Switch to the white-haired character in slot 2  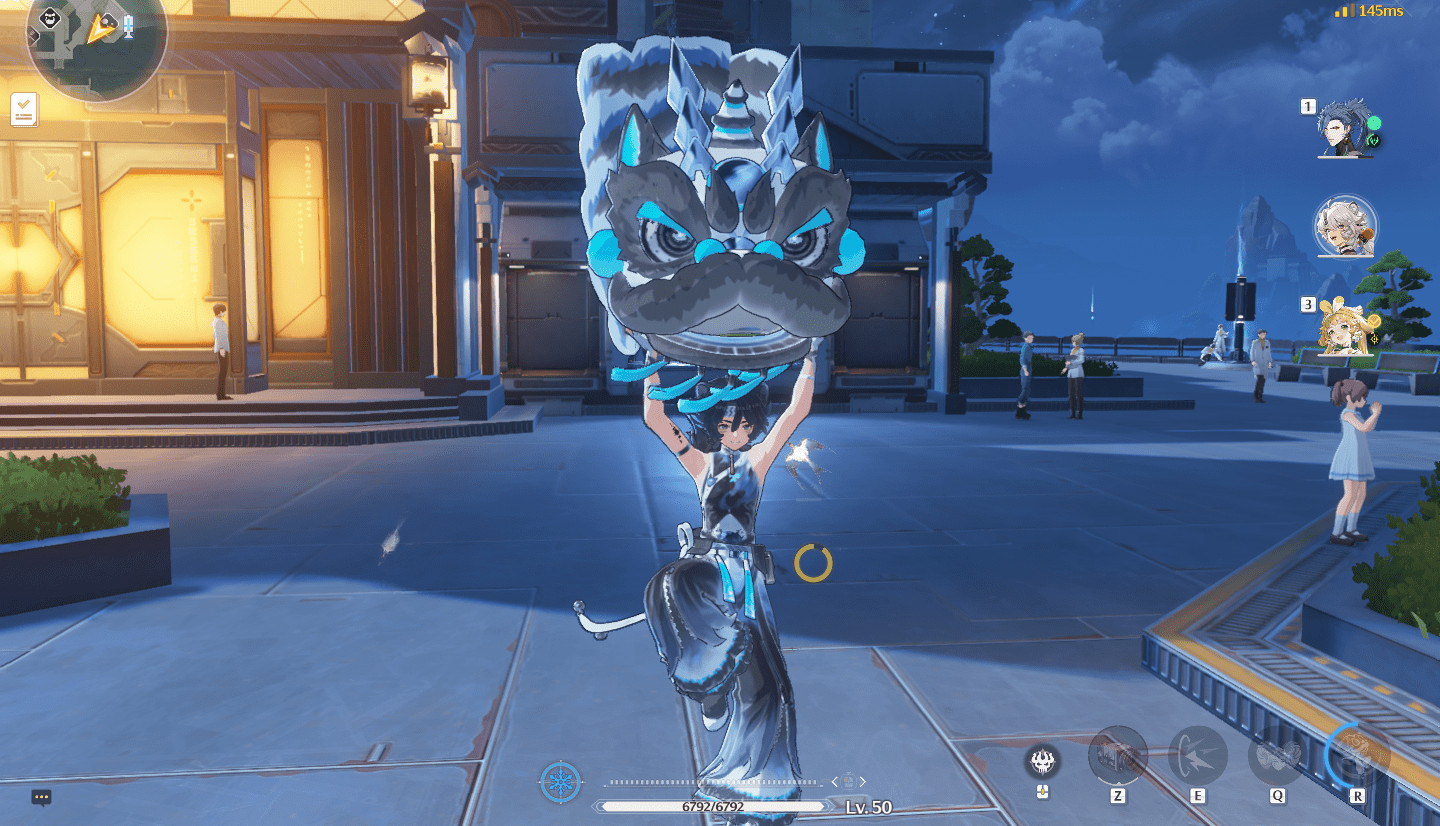click(x=1344, y=228)
